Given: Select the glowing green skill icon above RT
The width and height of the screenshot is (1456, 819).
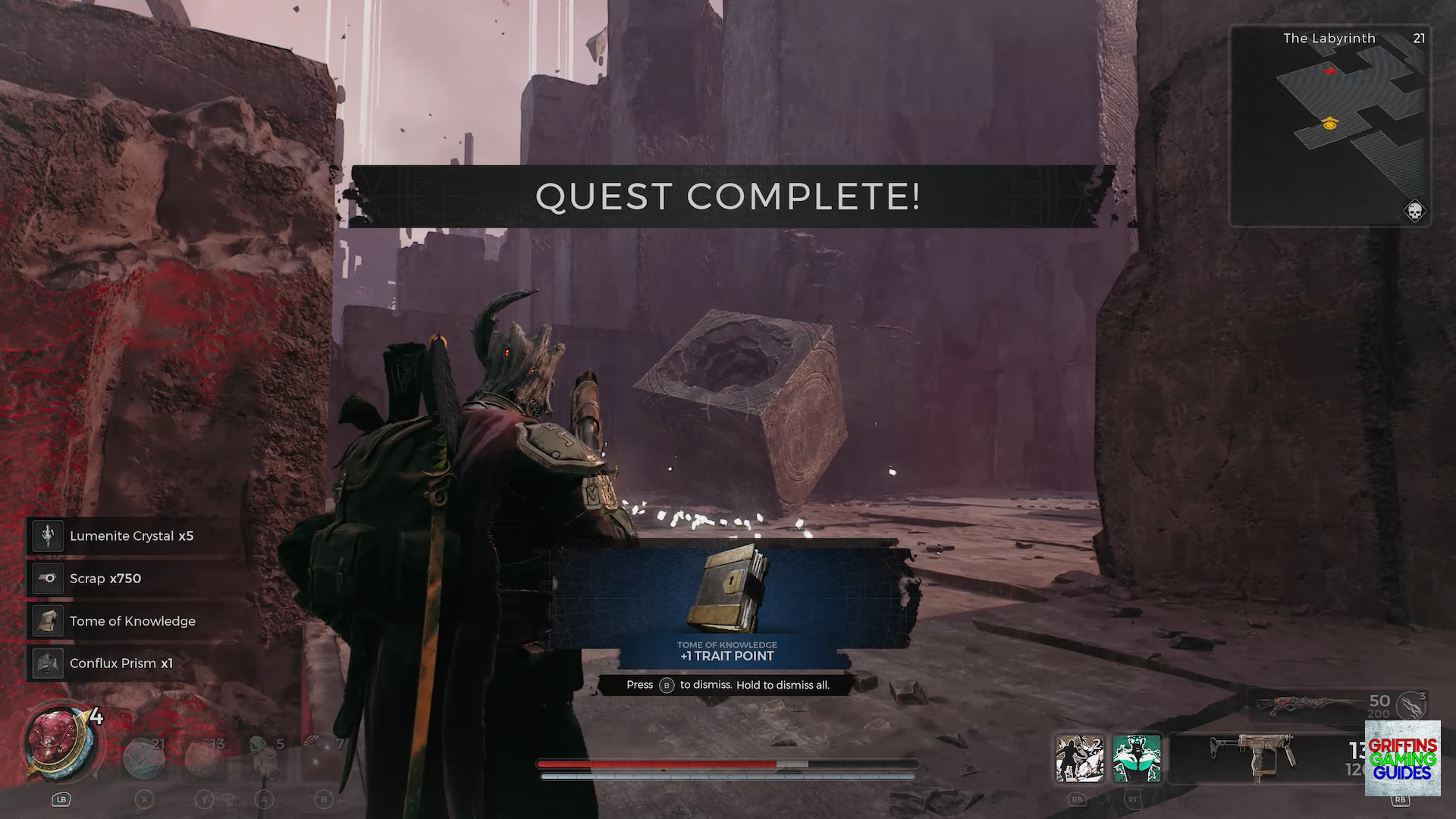Looking at the screenshot, I should click(1137, 758).
